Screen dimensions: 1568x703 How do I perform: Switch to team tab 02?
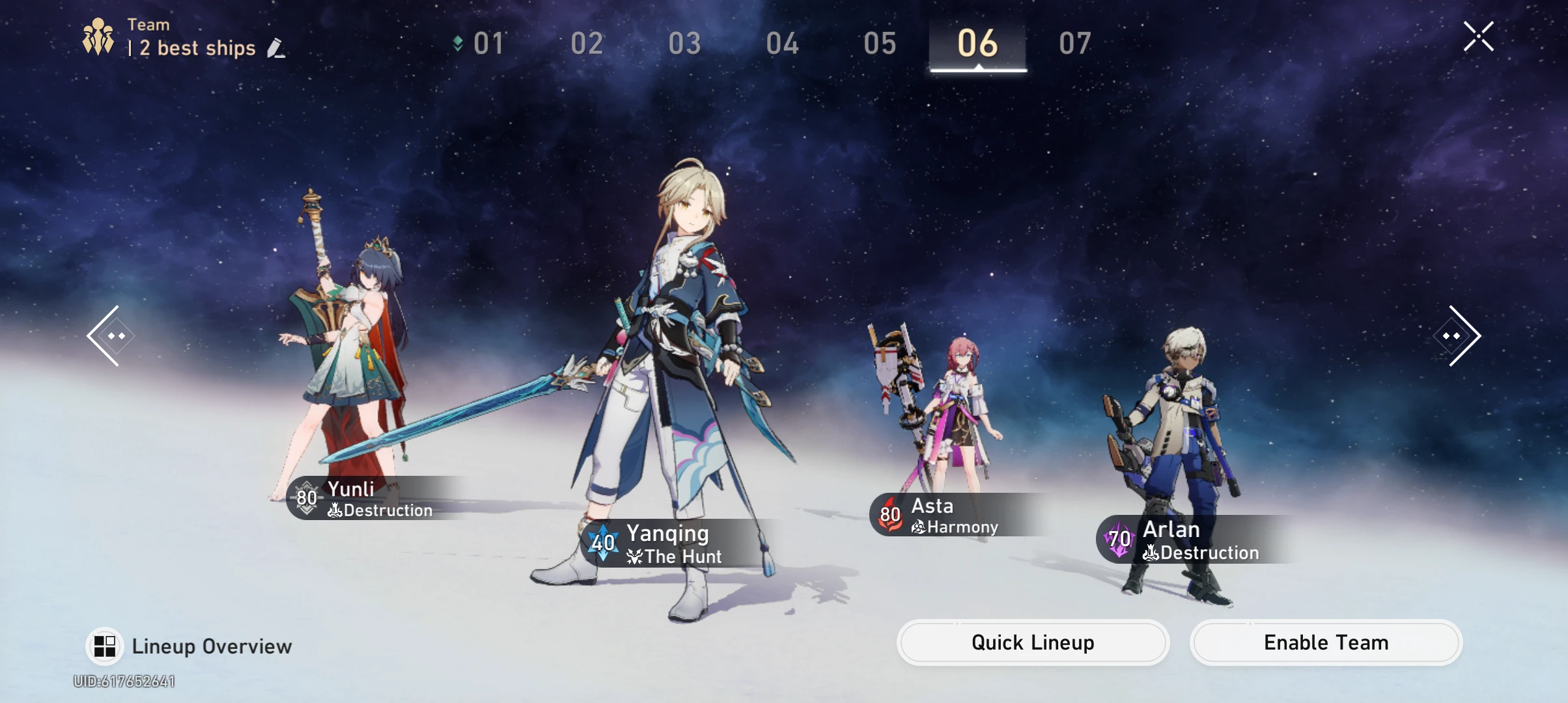(587, 44)
